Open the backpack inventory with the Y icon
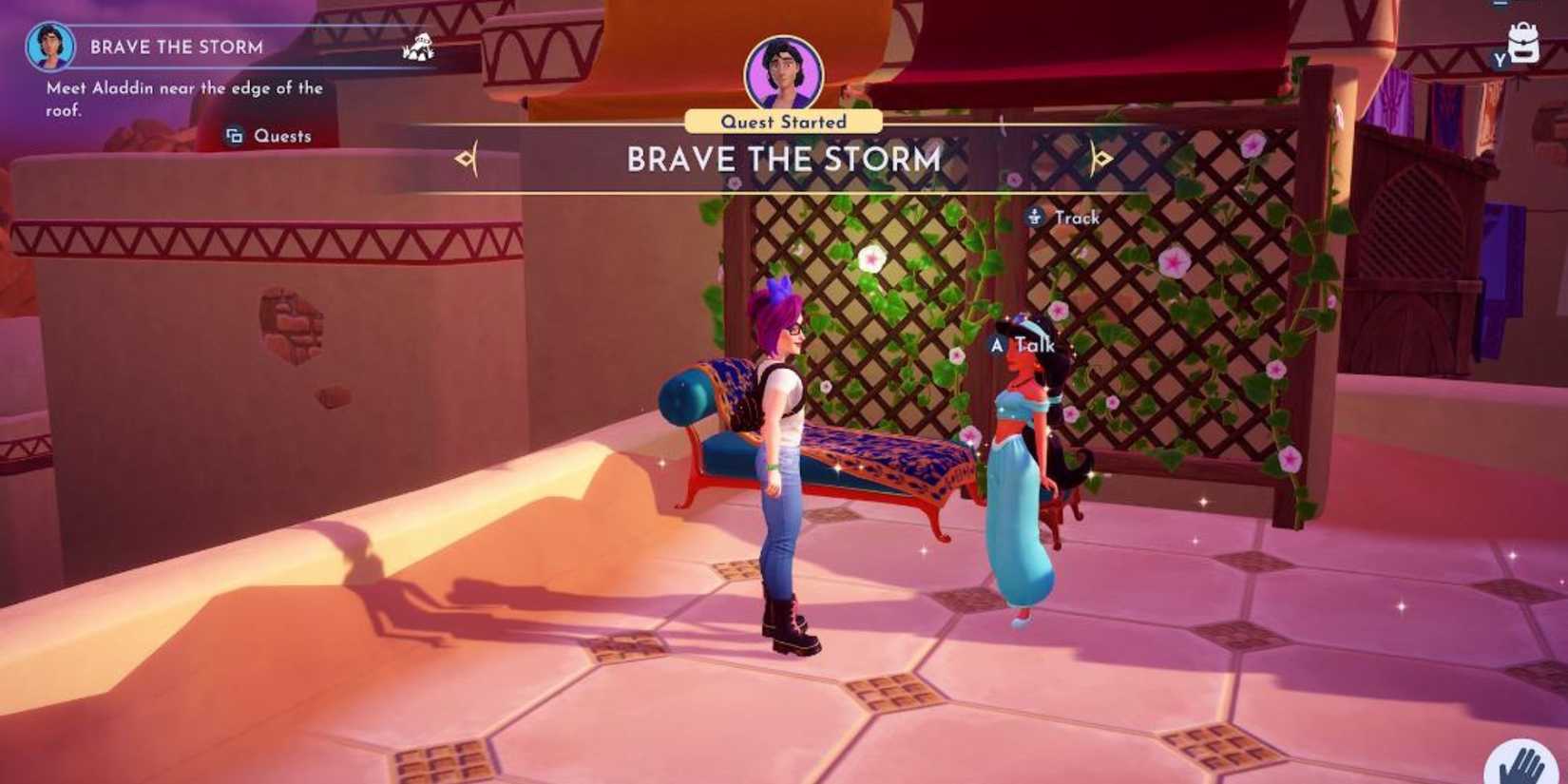Image resolution: width=1568 pixels, height=784 pixels. (1521, 43)
